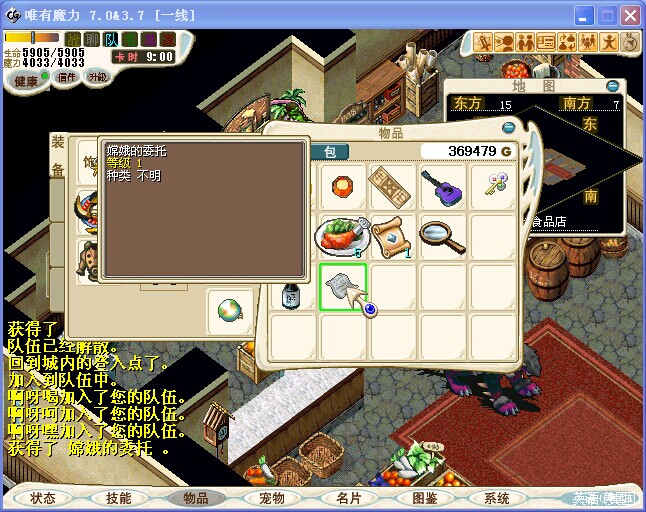The image size is (646, 512).
Task: Close the 物品 inventory window
Action: [508, 127]
